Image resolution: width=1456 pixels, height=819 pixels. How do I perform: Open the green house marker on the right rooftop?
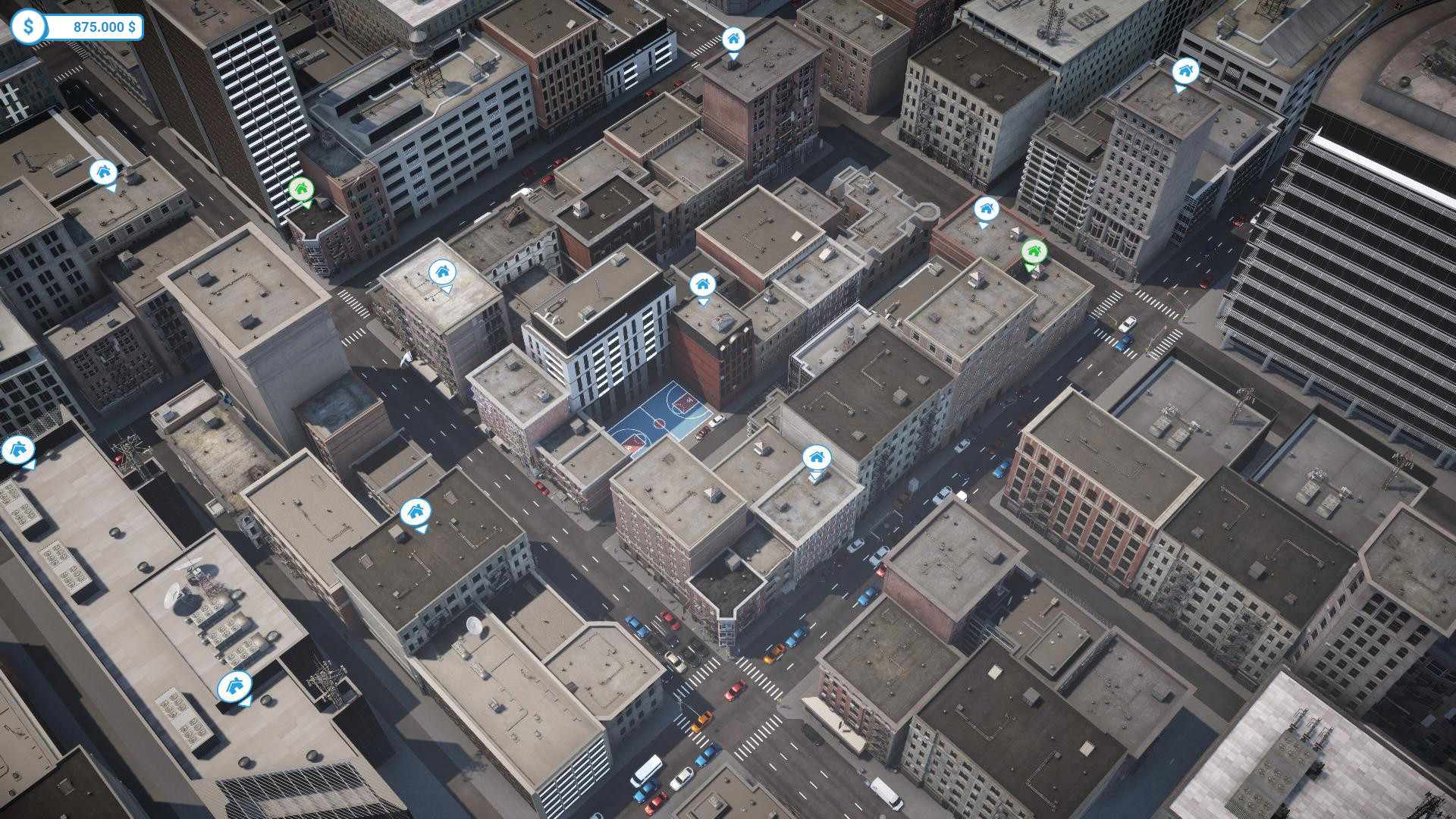pyautogui.click(x=1036, y=250)
